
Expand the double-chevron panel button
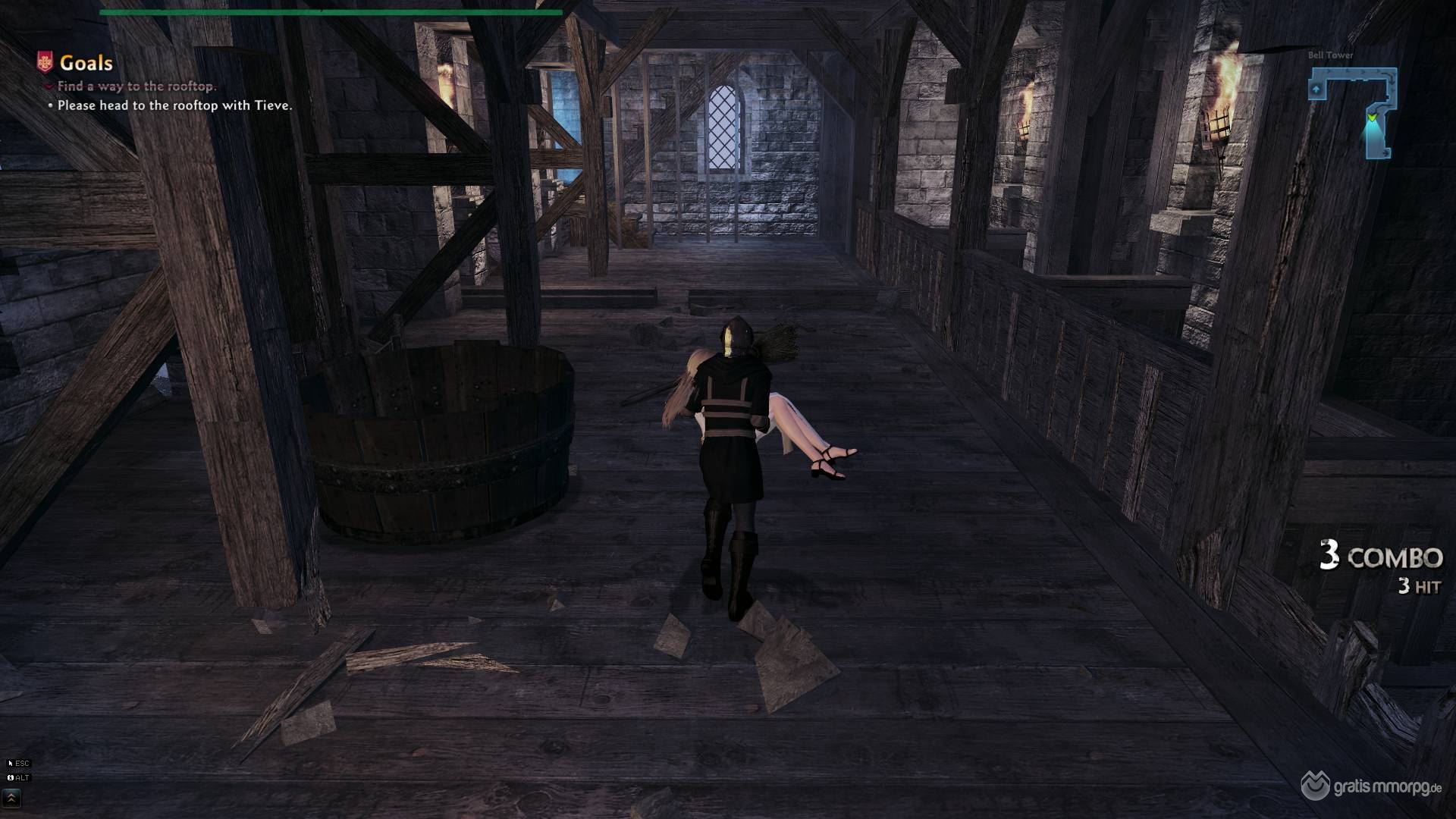(x=12, y=798)
